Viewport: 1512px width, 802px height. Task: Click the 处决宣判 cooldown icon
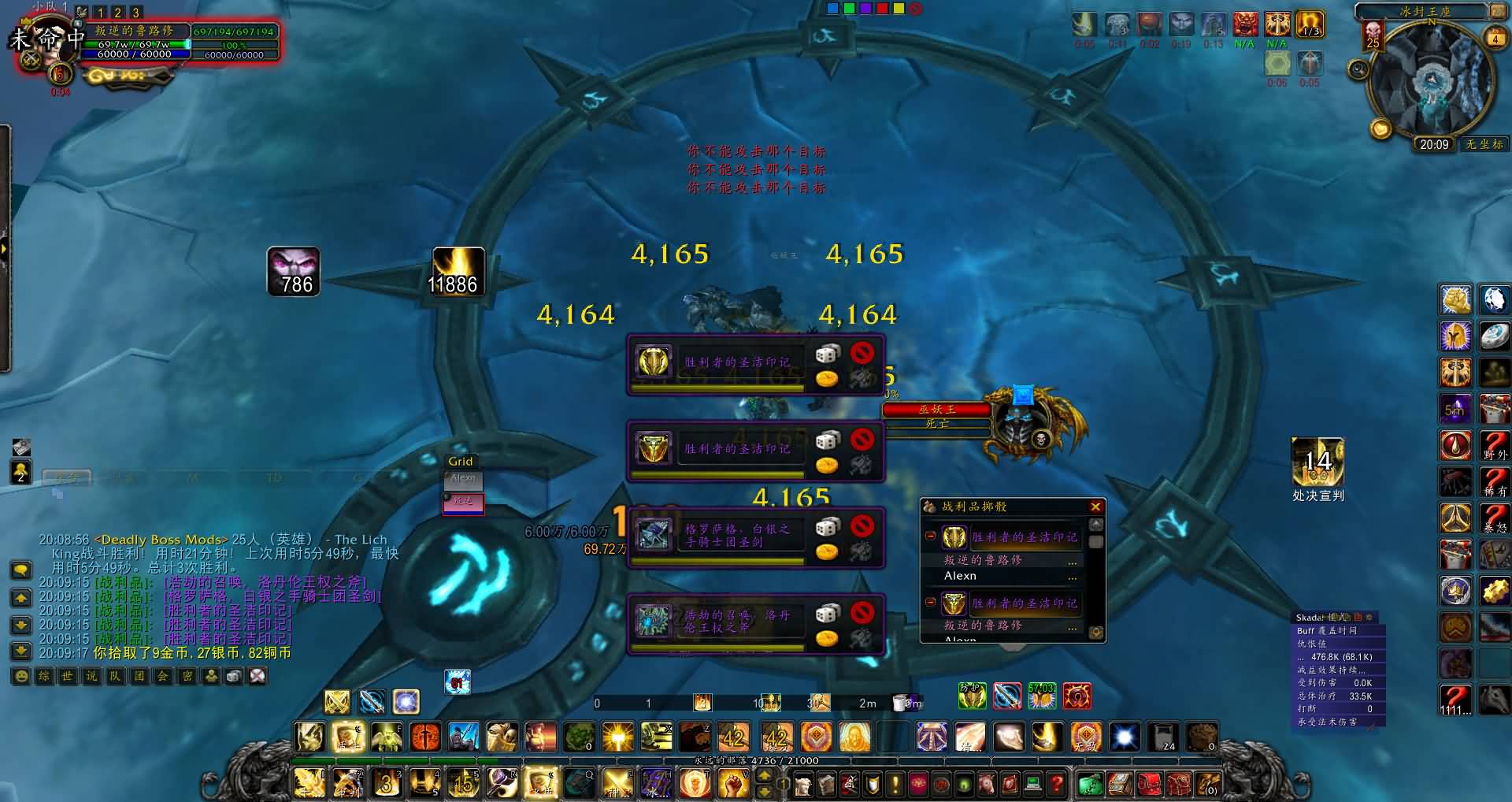click(x=1317, y=462)
